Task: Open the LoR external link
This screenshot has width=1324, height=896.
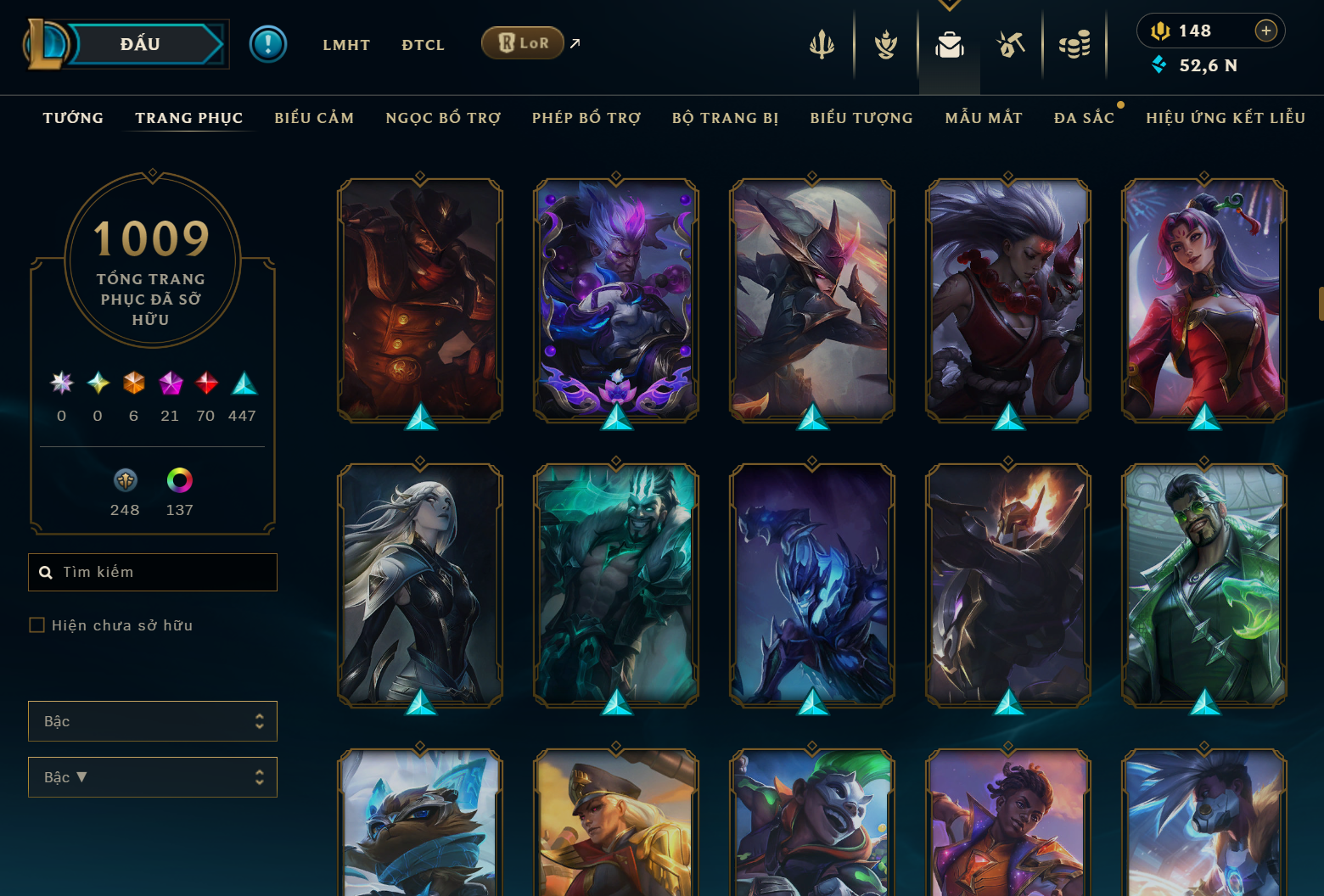Action: [x=523, y=42]
